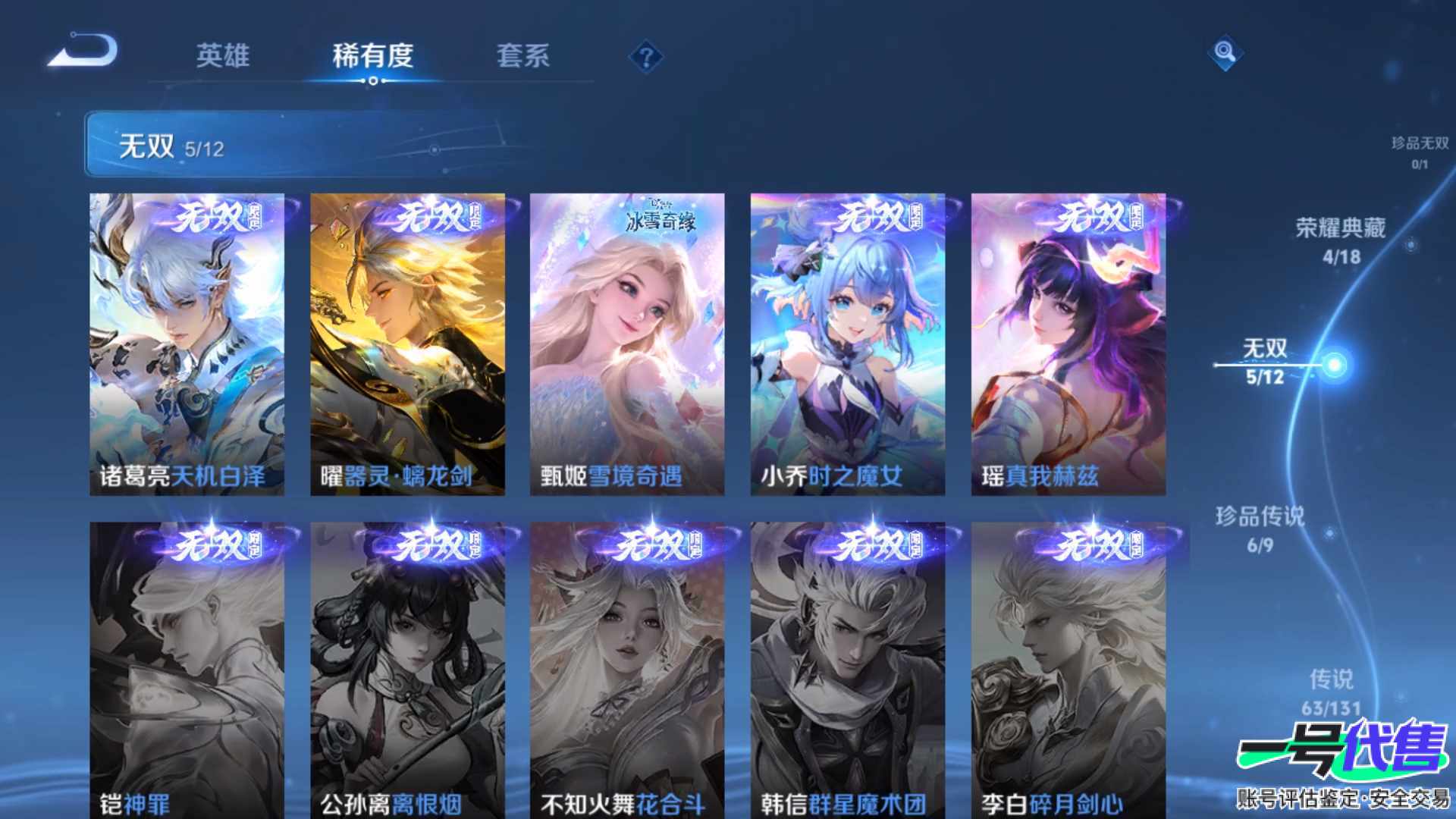Image resolution: width=1456 pixels, height=819 pixels.
Task: Jump to the 传说 rarity tier
Action: point(1331,692)
